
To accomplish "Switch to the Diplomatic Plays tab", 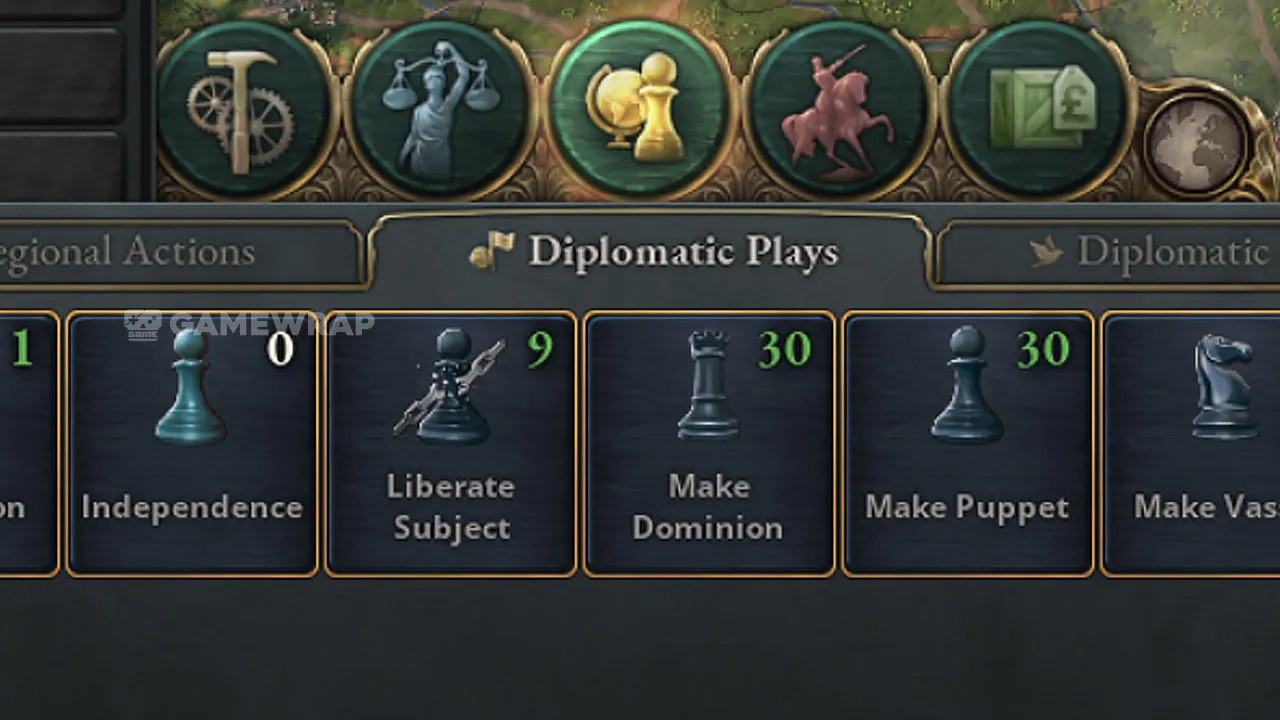I will [x=652, y=253].
